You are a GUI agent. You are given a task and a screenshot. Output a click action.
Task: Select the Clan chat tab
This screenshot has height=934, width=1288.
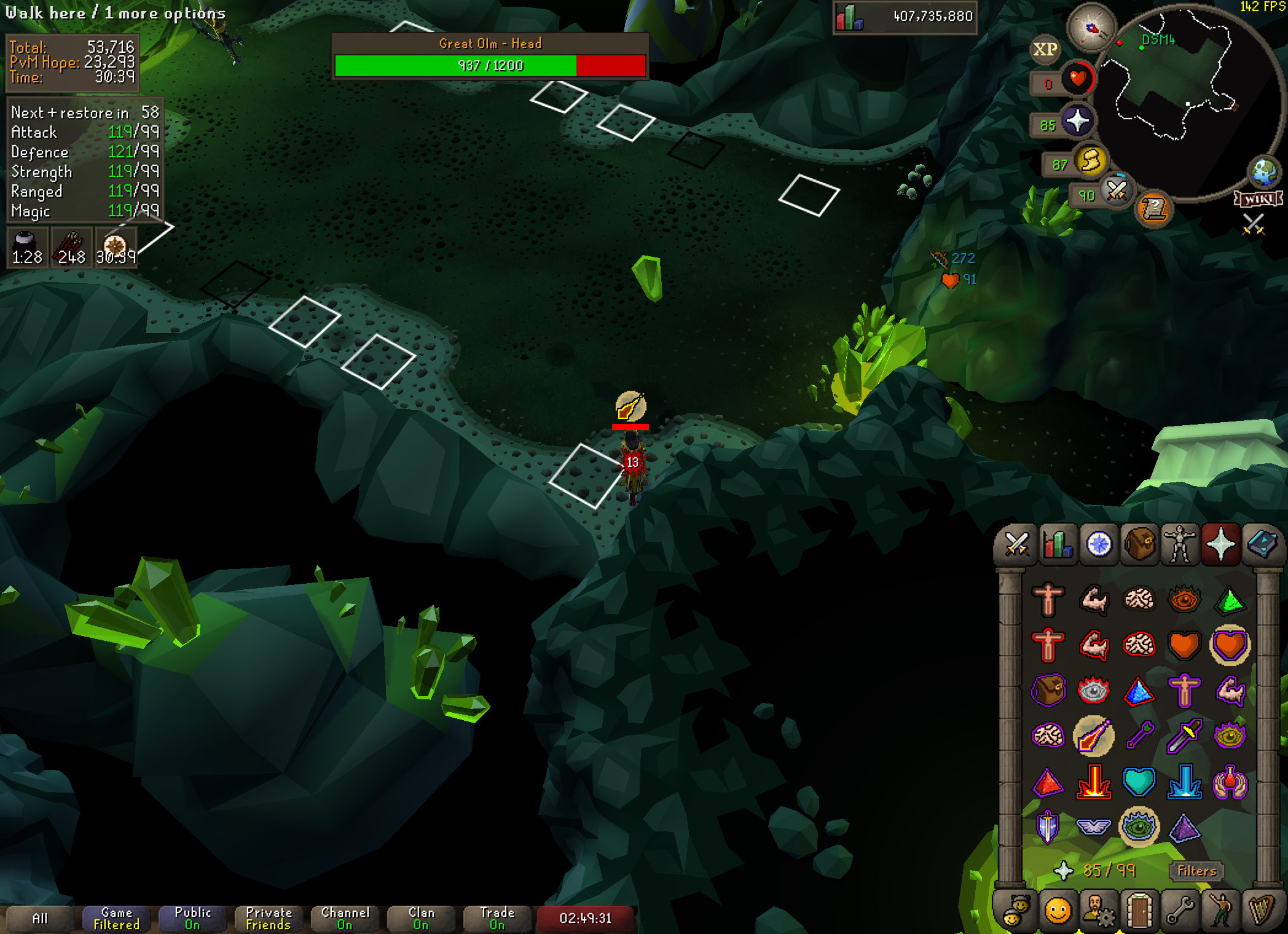tap(421, 918)
